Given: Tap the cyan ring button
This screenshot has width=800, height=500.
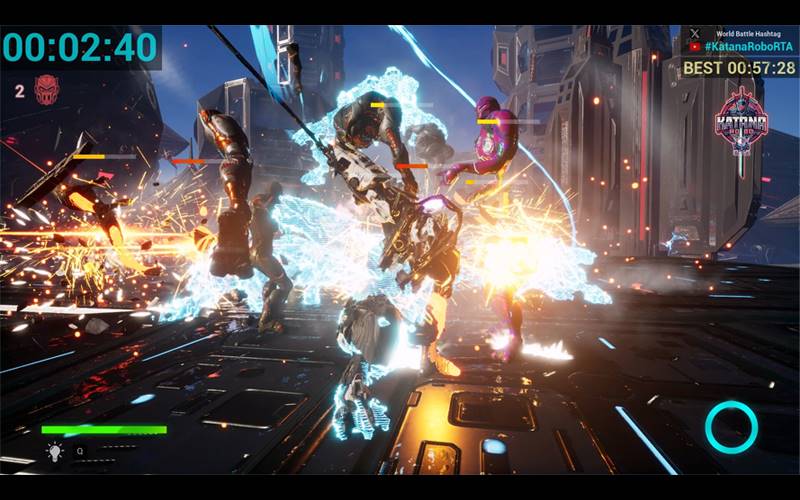Looking at the screenshot, I should [731, 427].
